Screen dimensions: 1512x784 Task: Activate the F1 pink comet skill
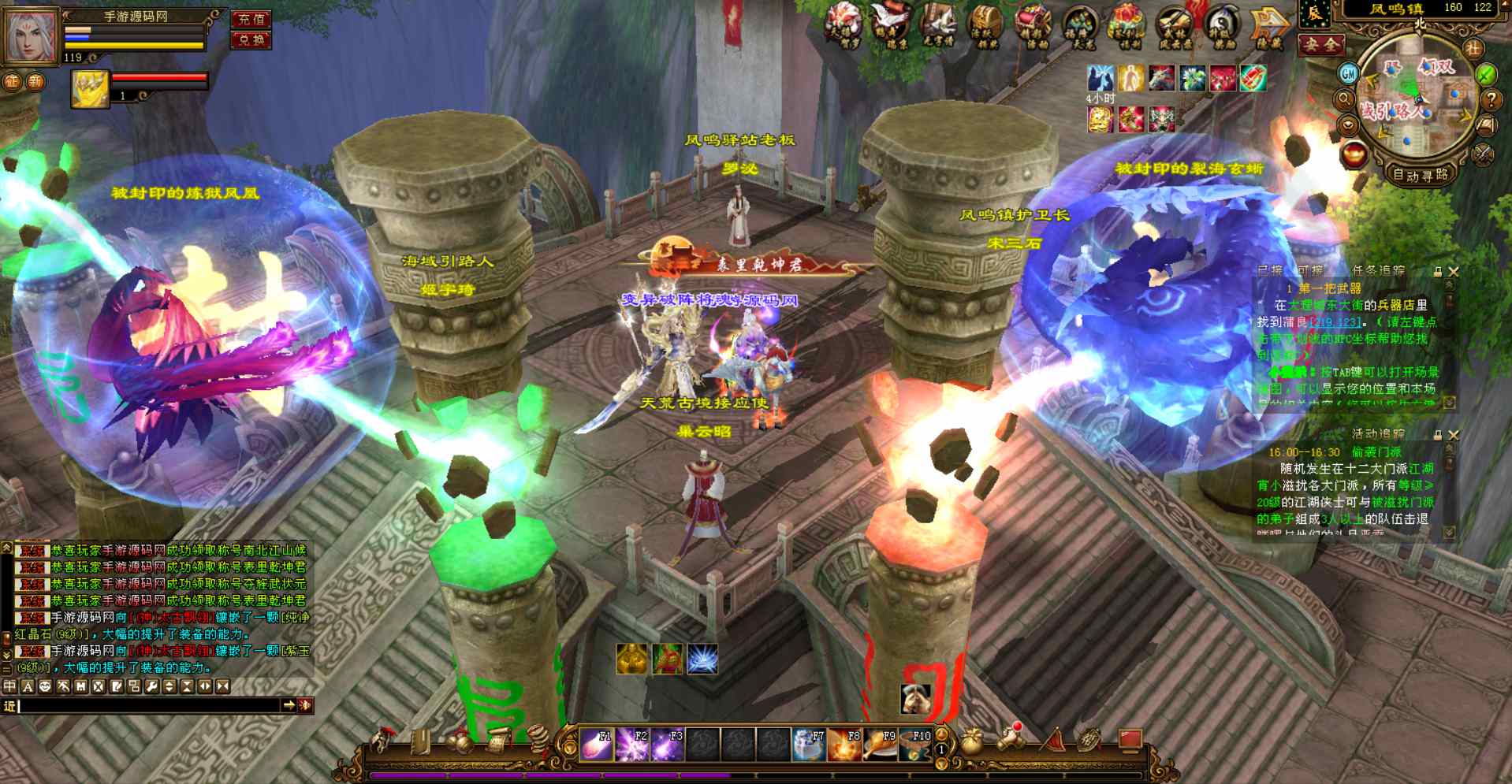[596, 744]
